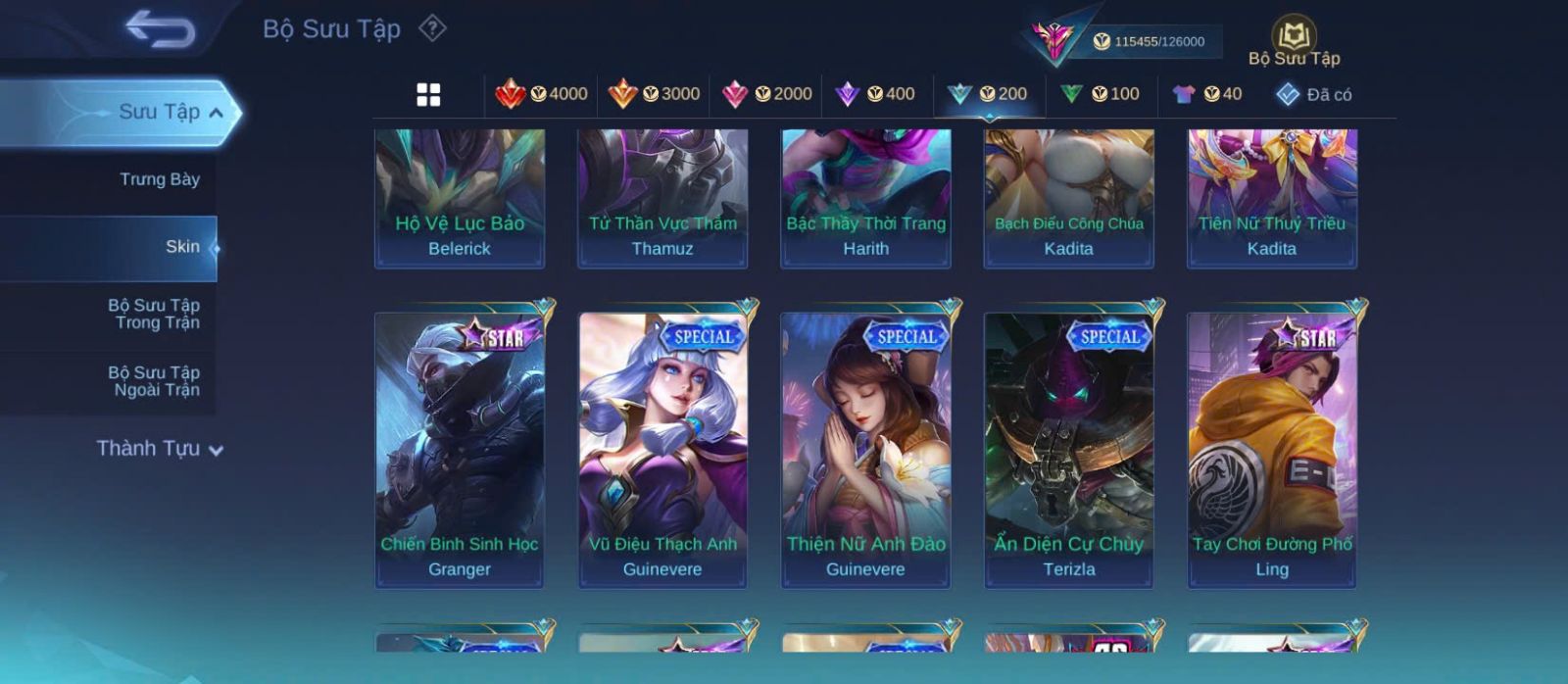
Task: Switch to the 3000 points tier tab
Action: tap(655, 94)
